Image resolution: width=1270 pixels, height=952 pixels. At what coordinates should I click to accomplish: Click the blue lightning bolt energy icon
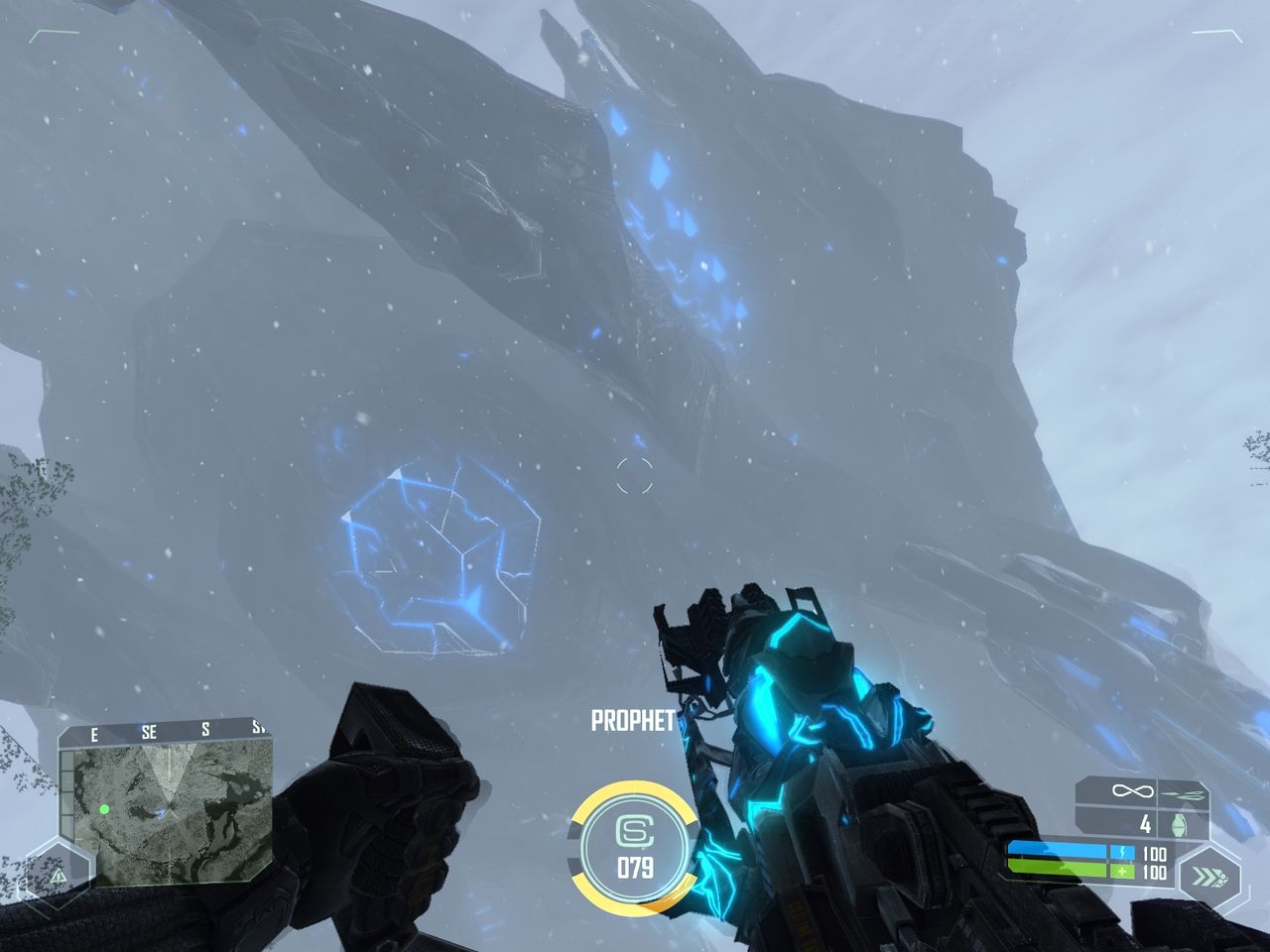[x=1123, y=851]
